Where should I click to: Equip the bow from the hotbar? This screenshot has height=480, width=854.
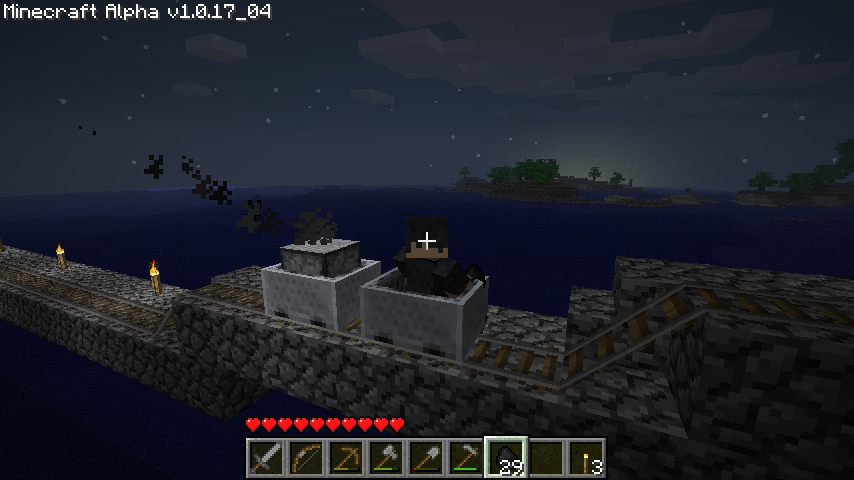coord(306,458)
